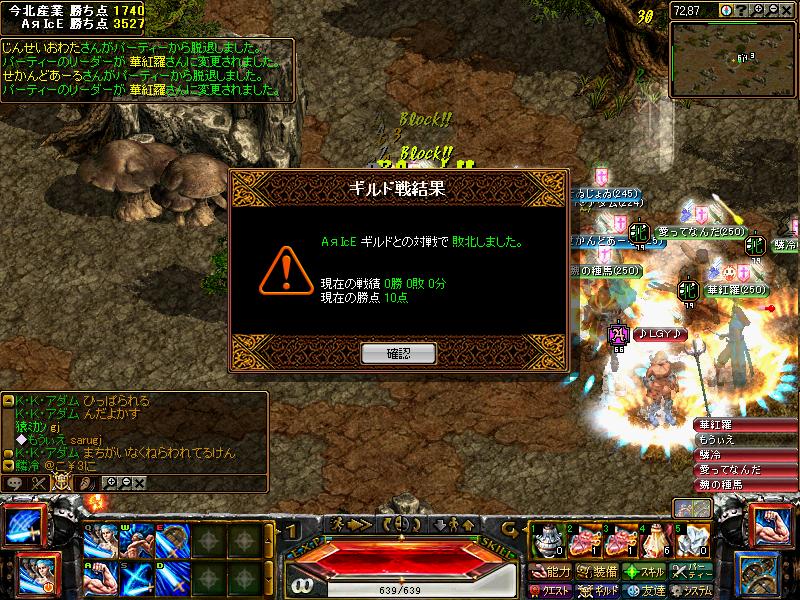Close the chat window with the X button
The width and height of the screenshot is (800, 600).
point(139,482)
